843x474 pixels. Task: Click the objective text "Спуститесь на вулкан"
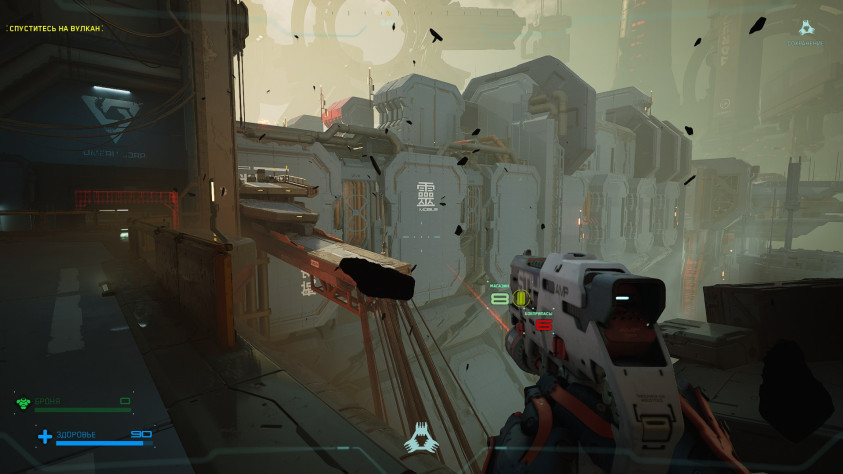tap(55, 28)
